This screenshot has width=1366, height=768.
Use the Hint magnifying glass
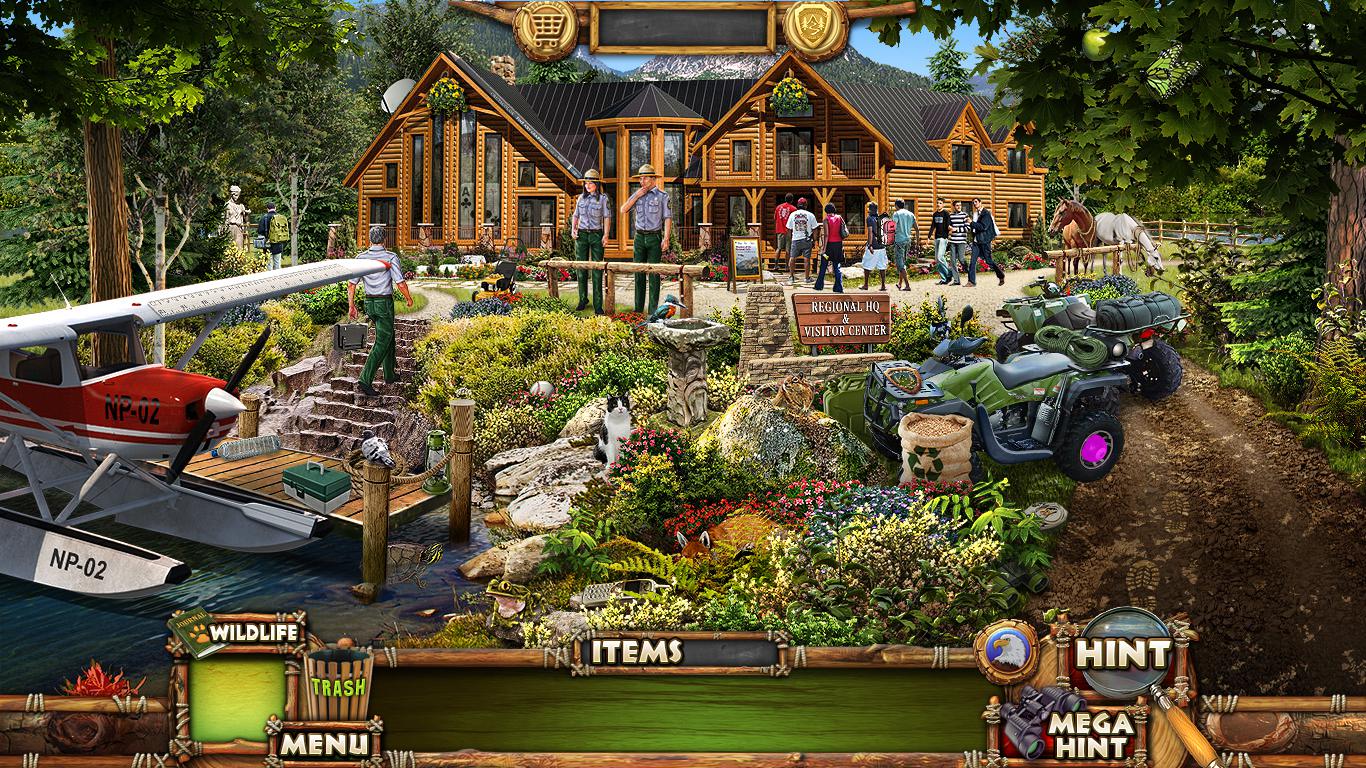(x=1124, y=654)
